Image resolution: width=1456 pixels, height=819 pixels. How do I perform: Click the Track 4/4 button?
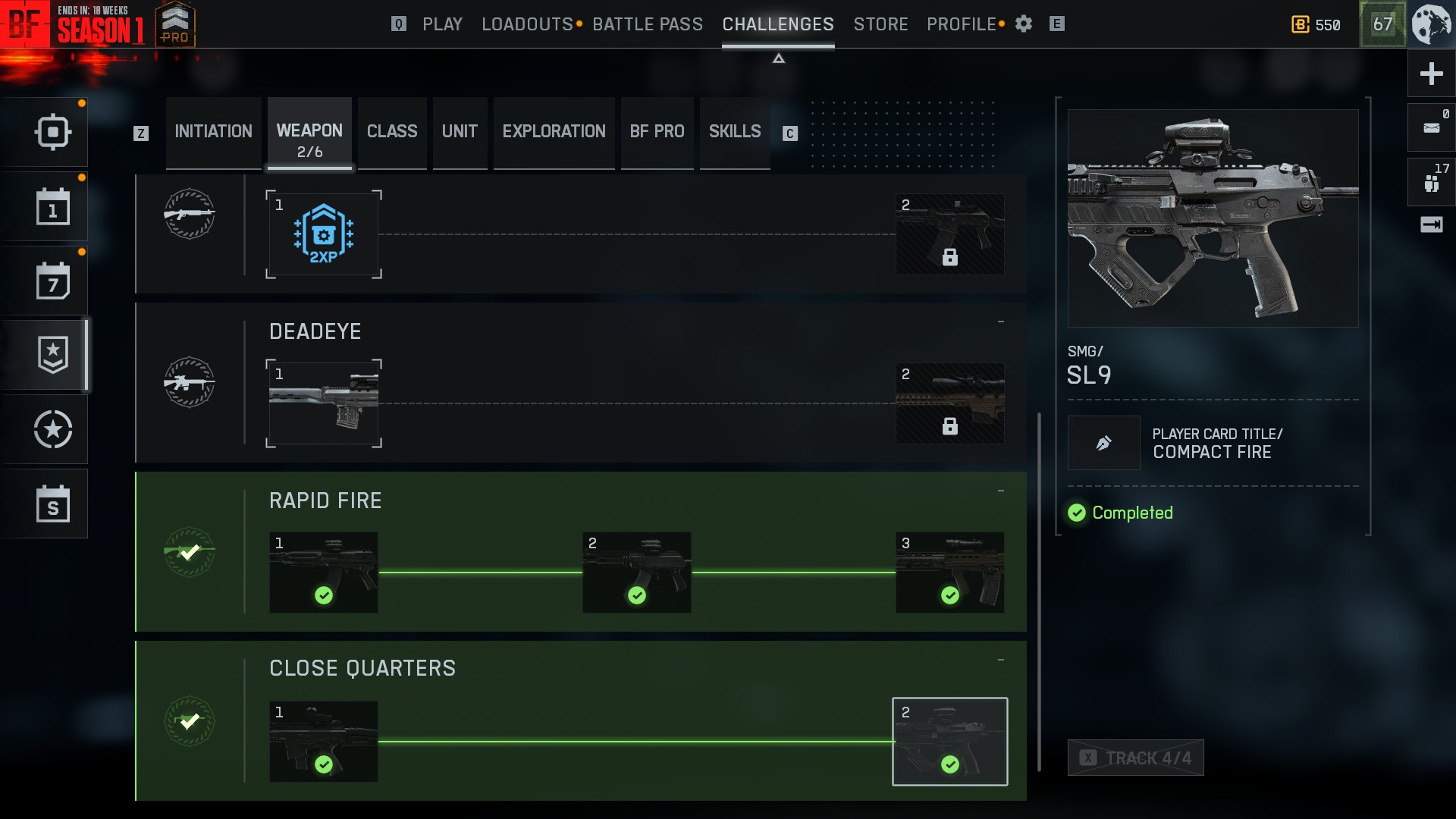(x=1135, y=758)
